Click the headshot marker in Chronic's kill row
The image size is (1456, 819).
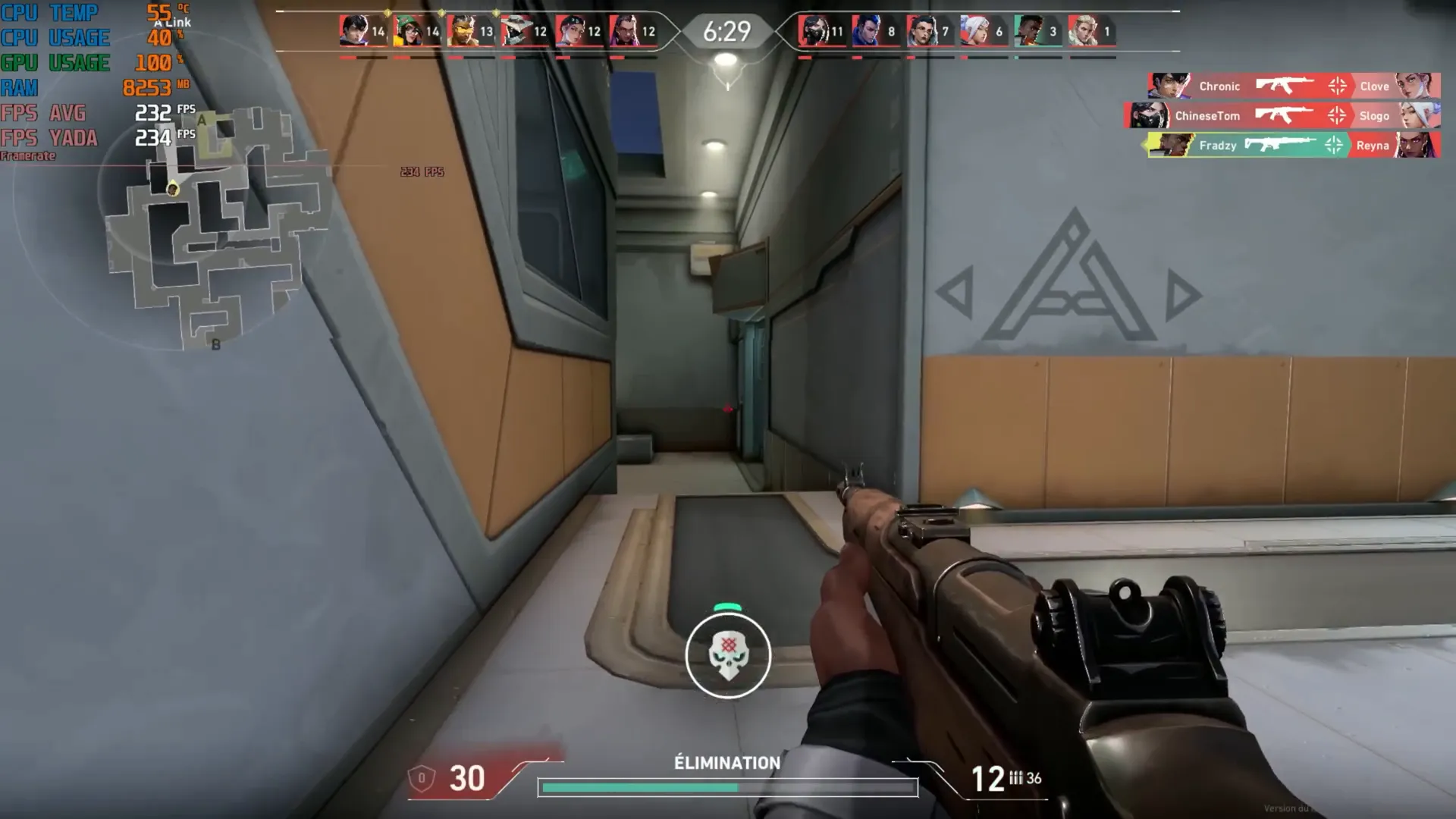pos(1338,86)
